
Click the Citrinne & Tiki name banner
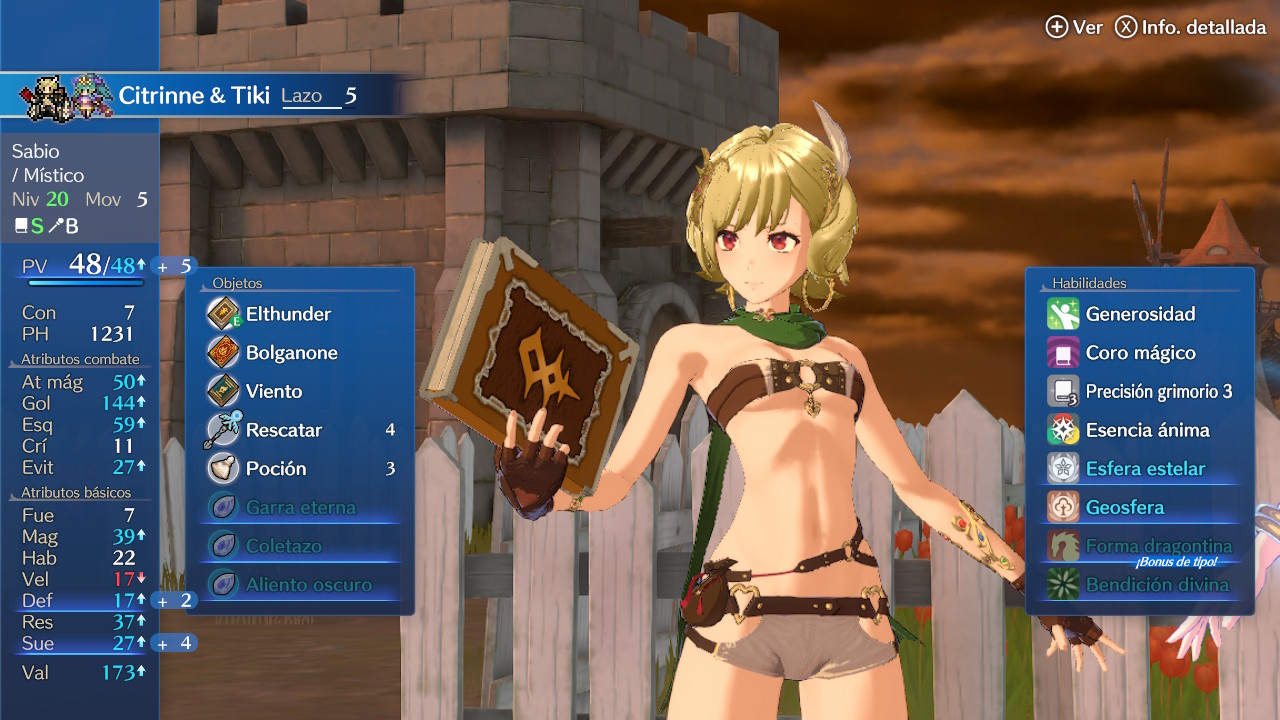194,96
